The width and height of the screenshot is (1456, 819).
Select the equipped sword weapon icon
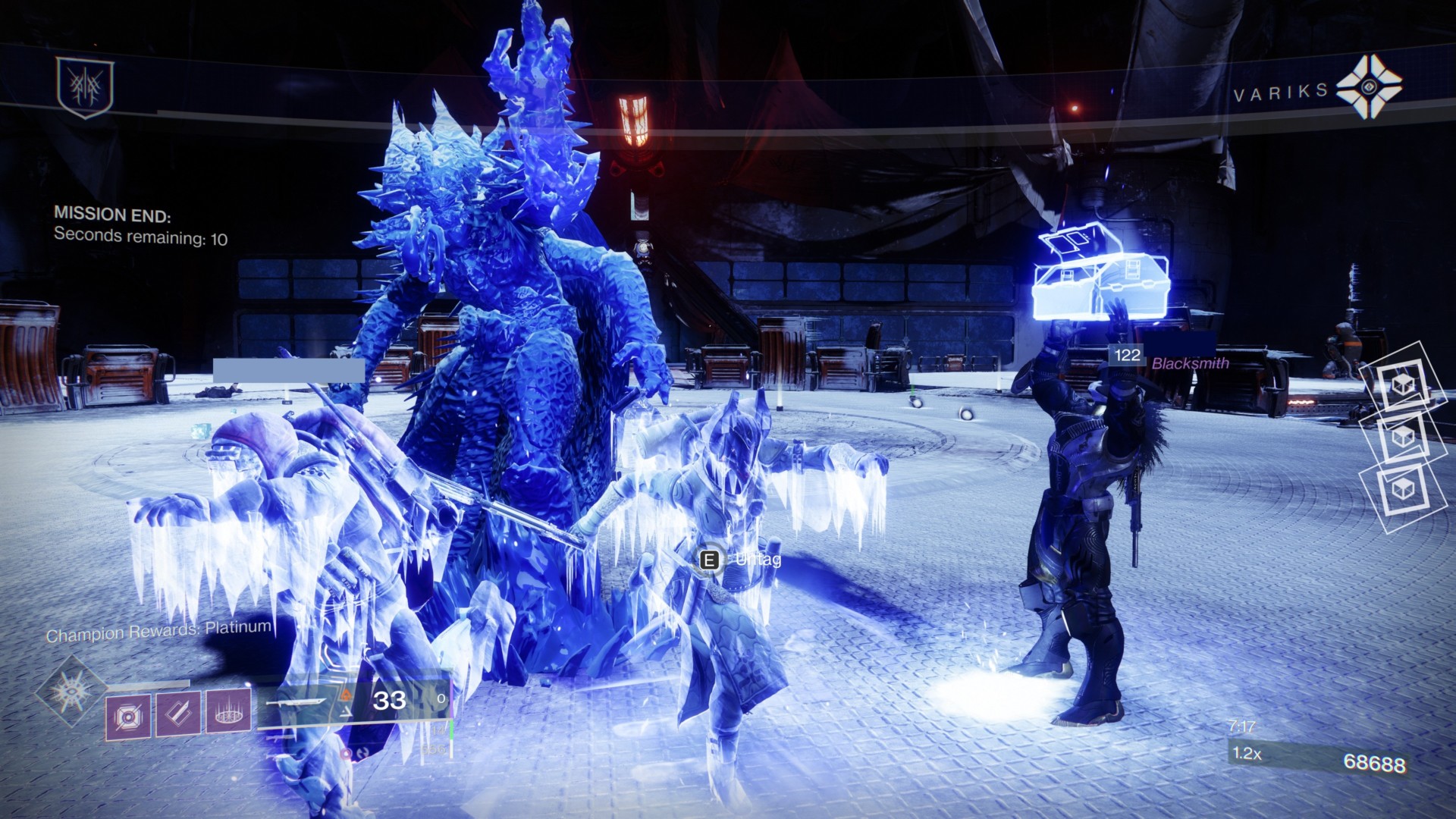[297, 704]
